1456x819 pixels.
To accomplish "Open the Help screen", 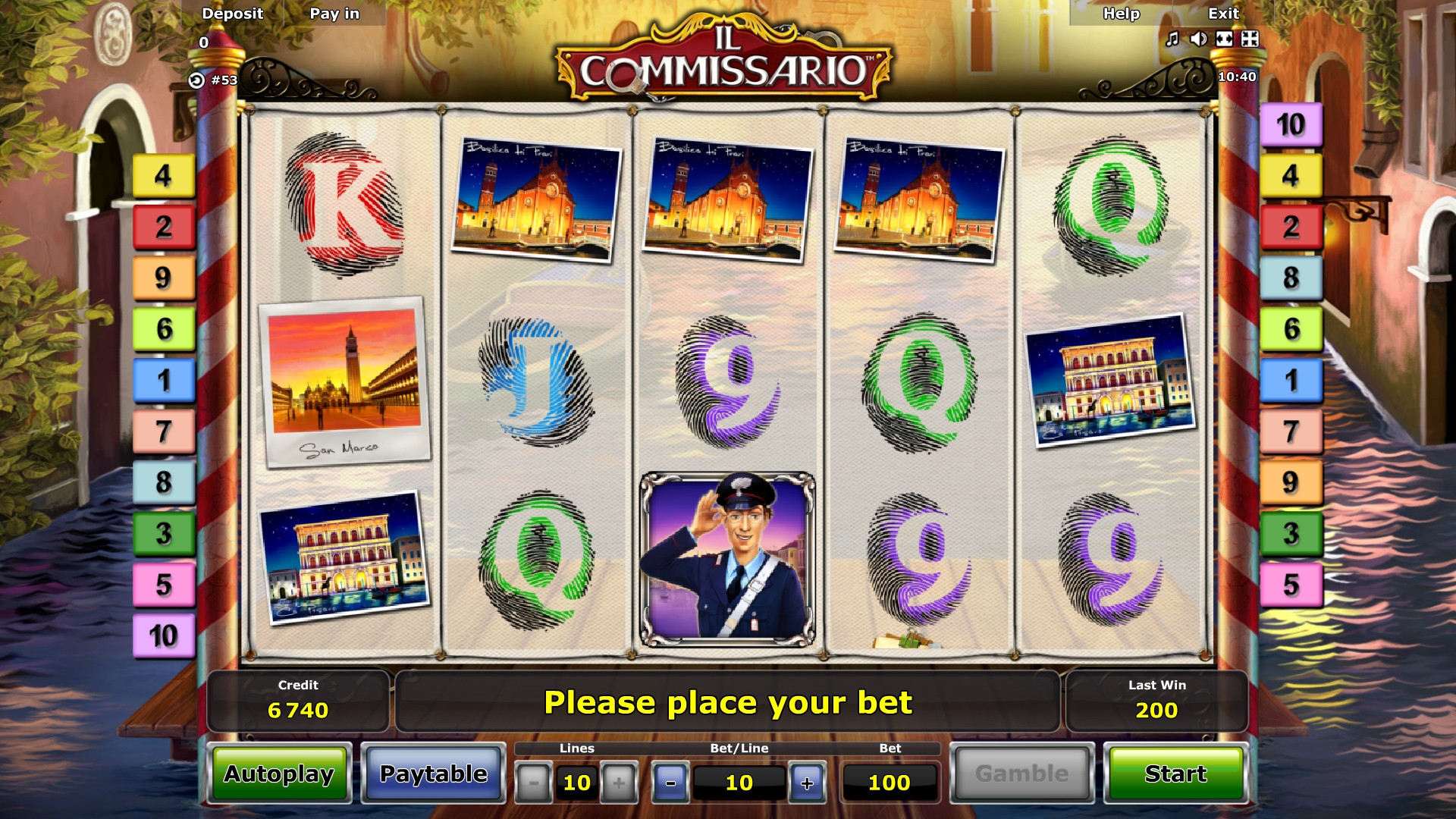I will tap(1122, 14).
